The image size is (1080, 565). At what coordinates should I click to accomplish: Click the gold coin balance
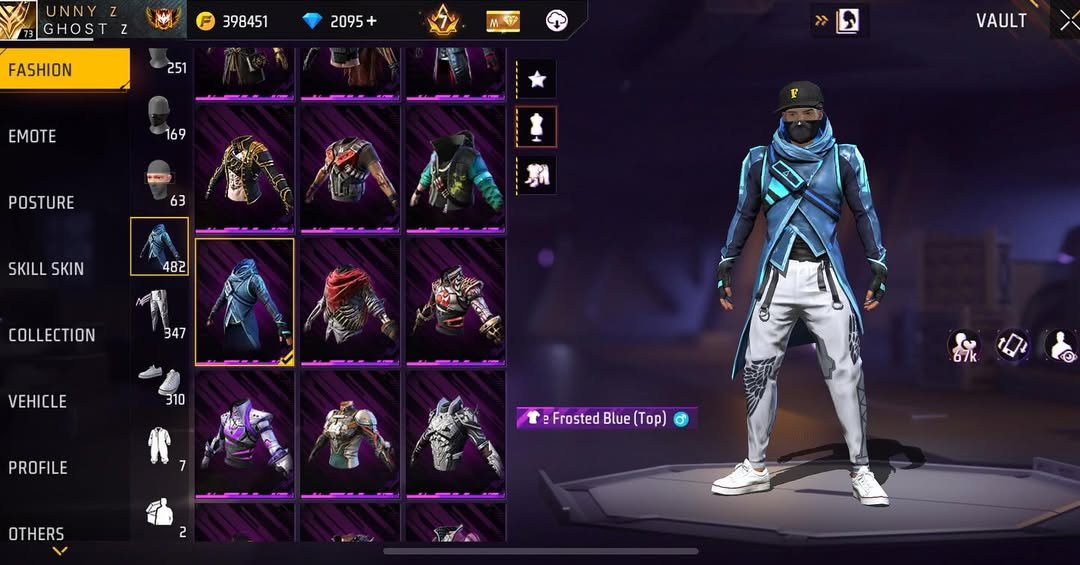click(x=232, y=21)
